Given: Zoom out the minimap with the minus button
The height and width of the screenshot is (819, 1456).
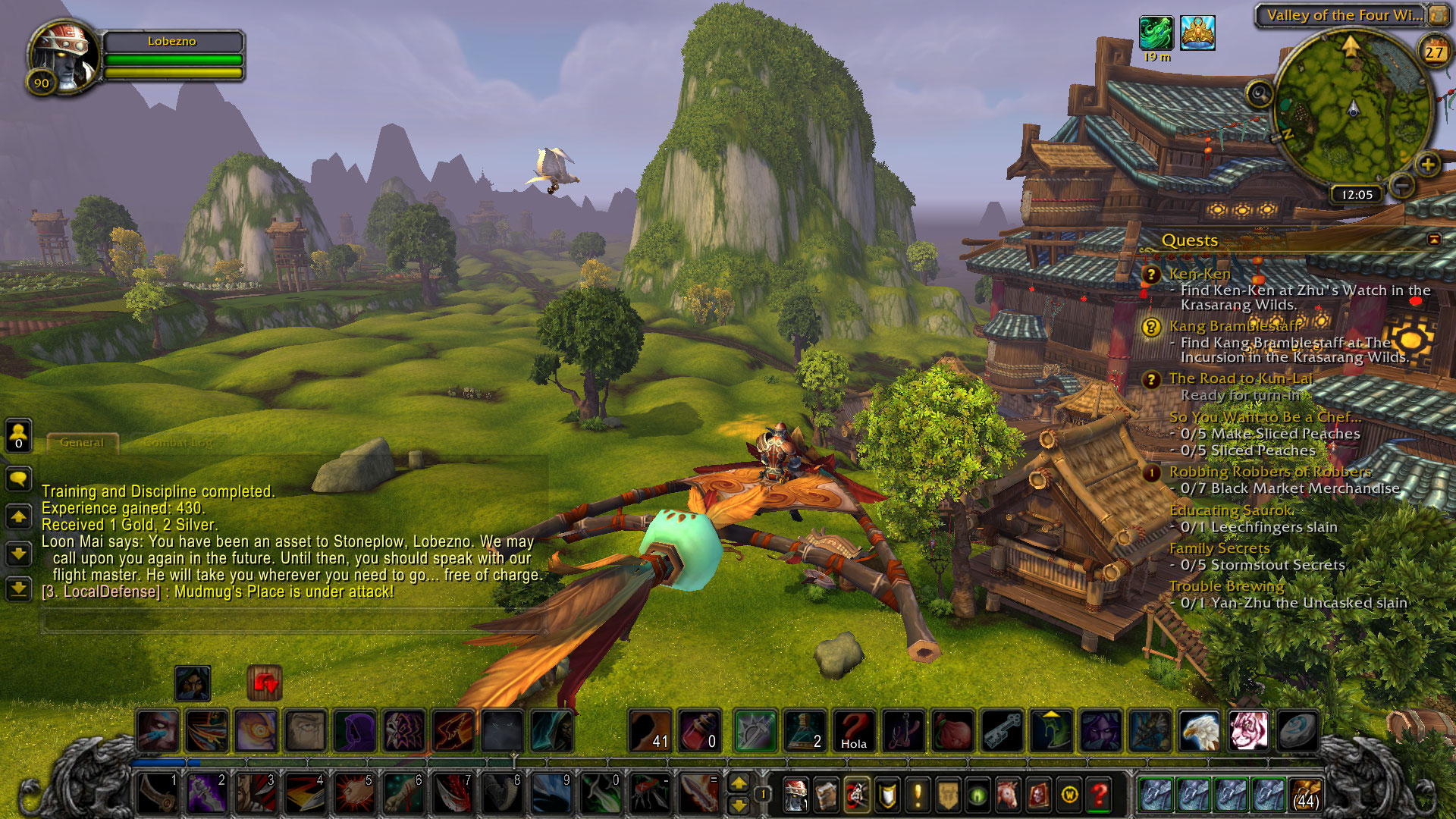Looking at the screenshot, I should pos(1402,185).
